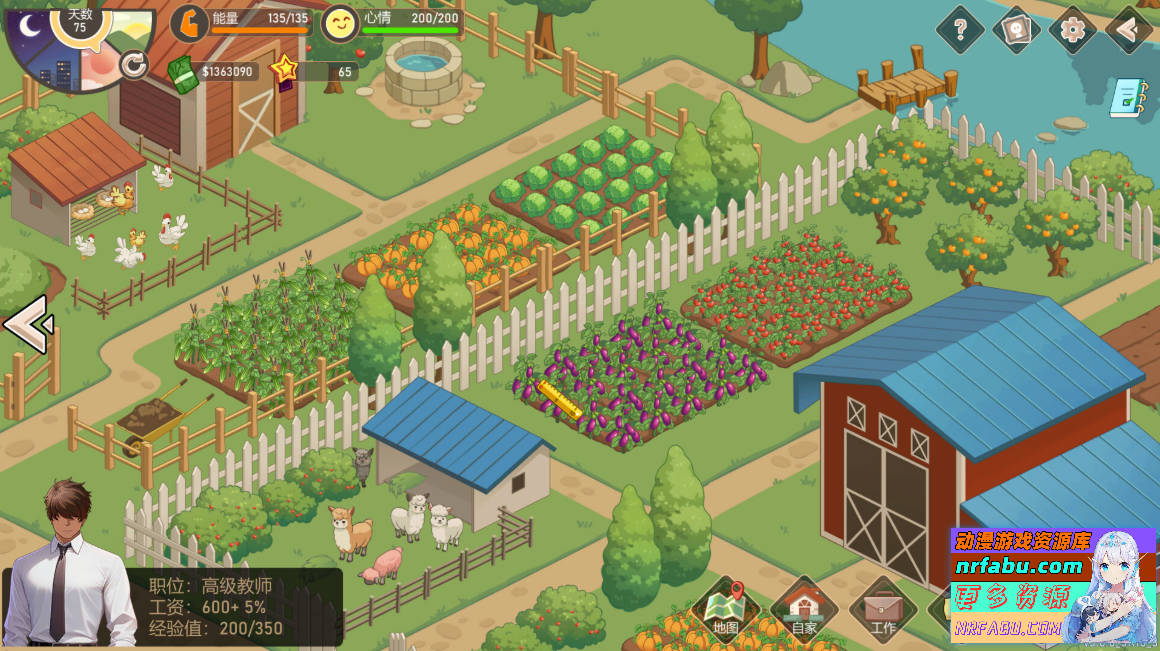This screenshot has width=1160, height=651.
Task: Open the help question mark button
Action: point(960,30)
